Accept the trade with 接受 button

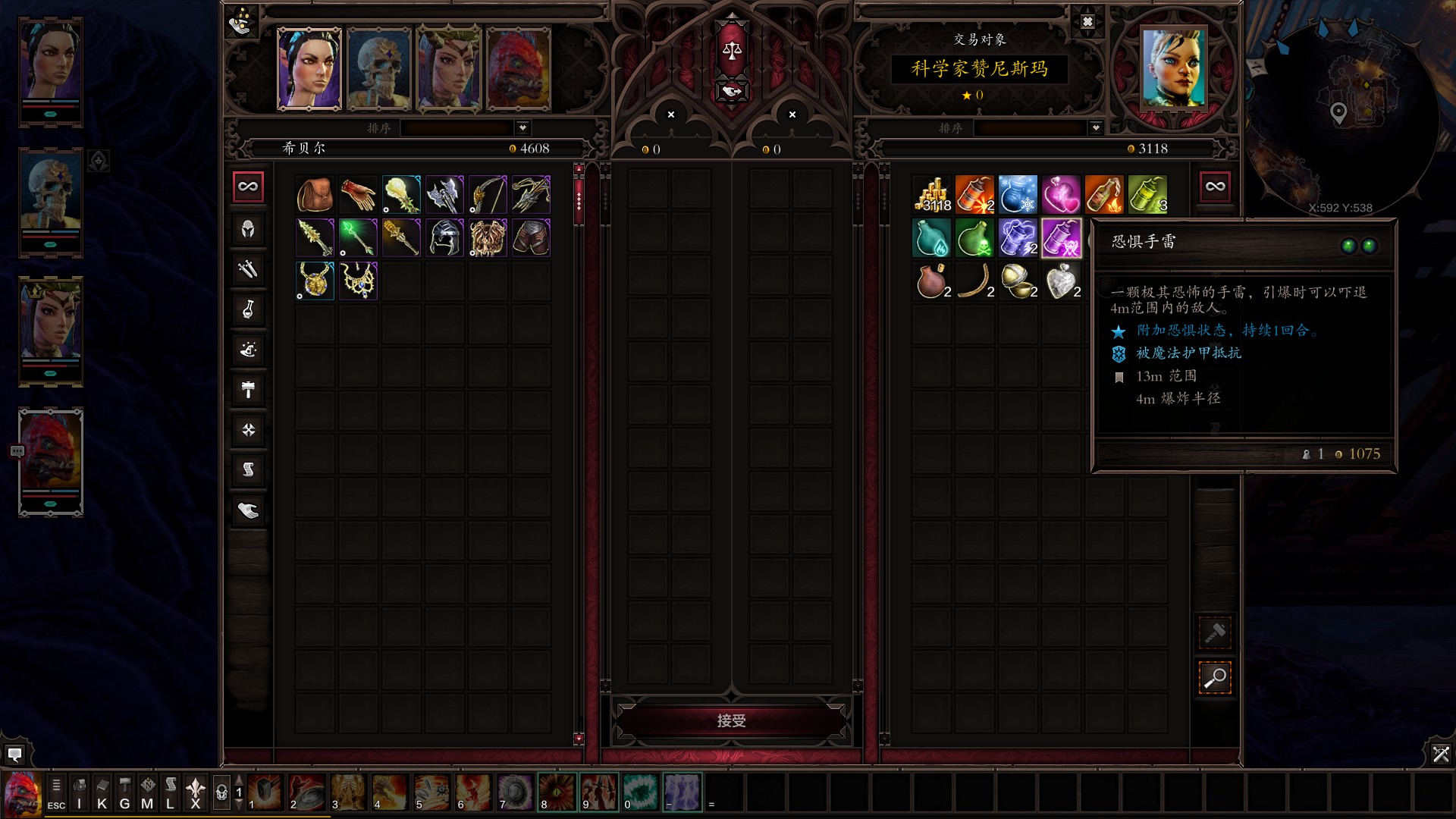[731, 720]
